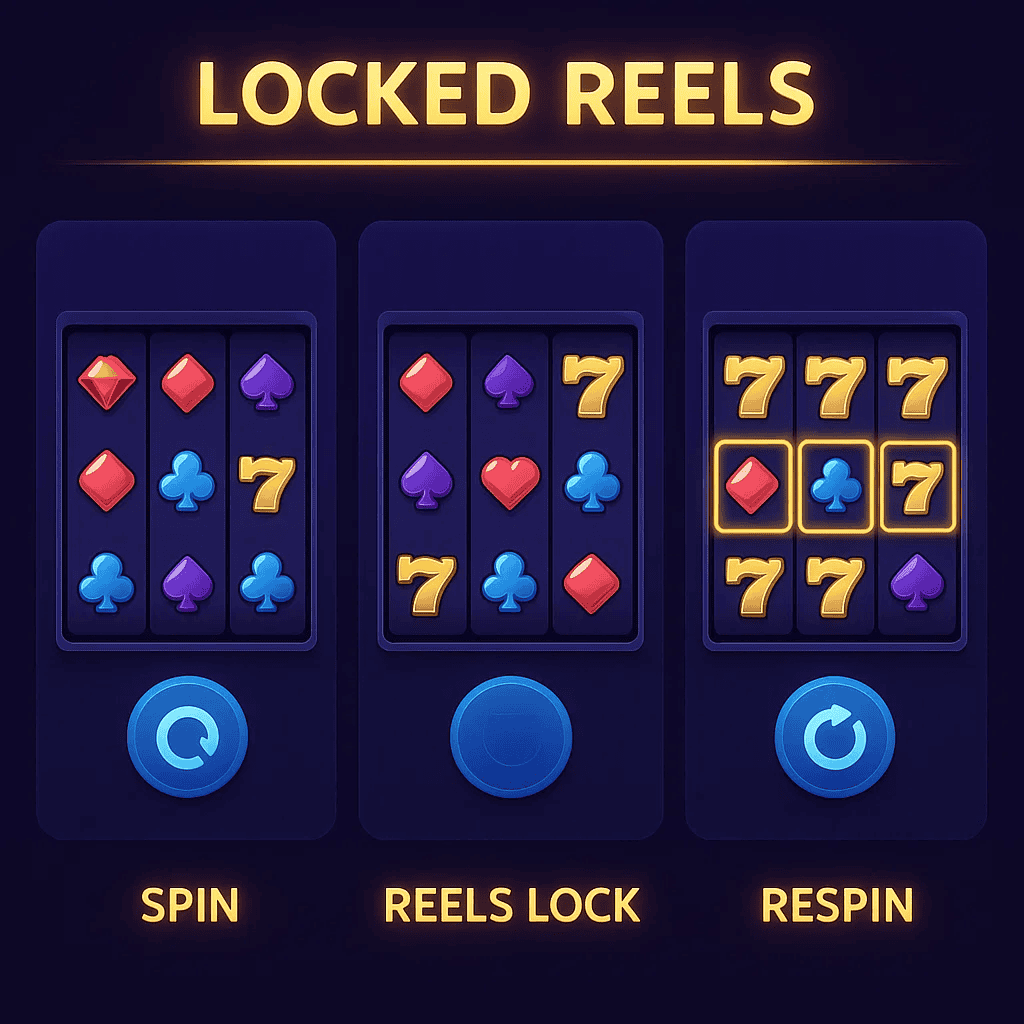Viewport: 1024px width, 1024px height.
Task: Tap the blank blue button above REELS LOCK
Action: click(511, 738)
